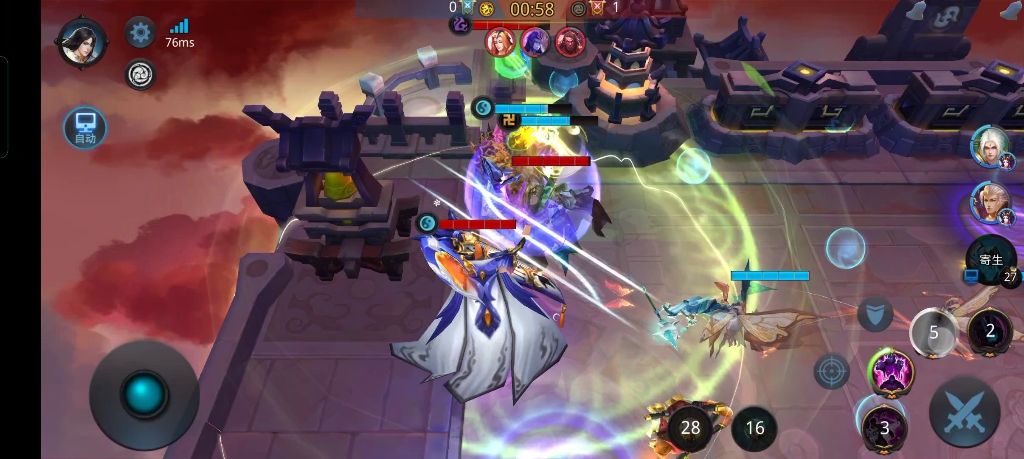The width and height of the screenshot is (1024, 459).
Task: Use the purple demon skill
Action: [889, 372]
